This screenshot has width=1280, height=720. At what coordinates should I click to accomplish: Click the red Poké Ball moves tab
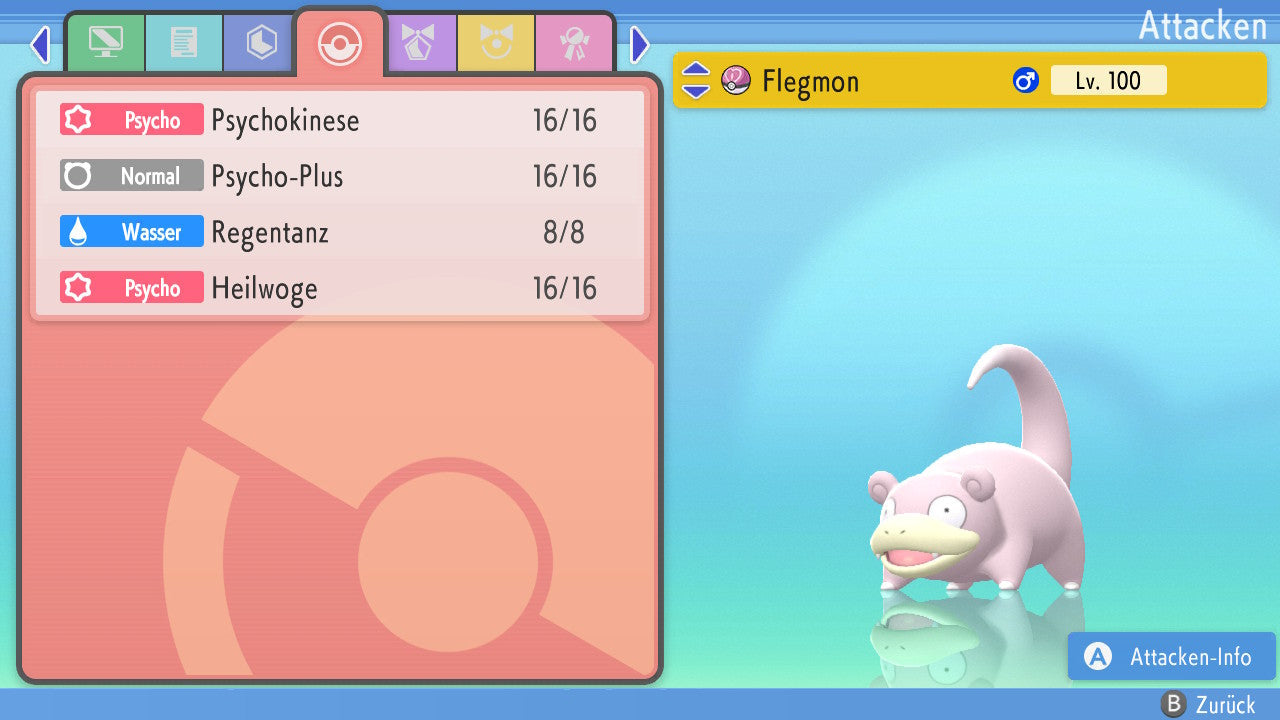(339, 43)
